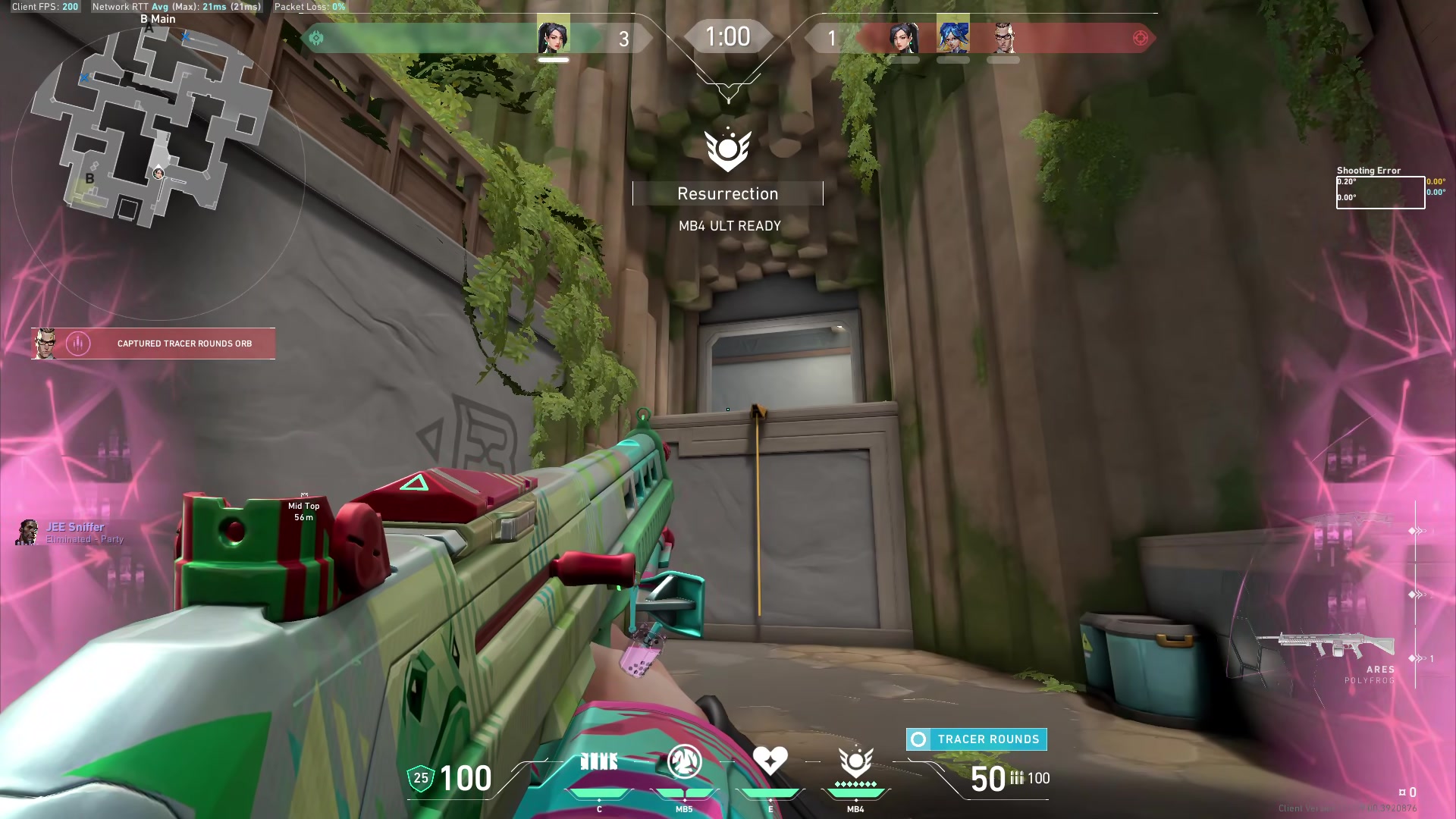The width and height of the screenshot is (1456, 819).
Task: Click the shield armor icon
Action: click(x=421, y=778)
